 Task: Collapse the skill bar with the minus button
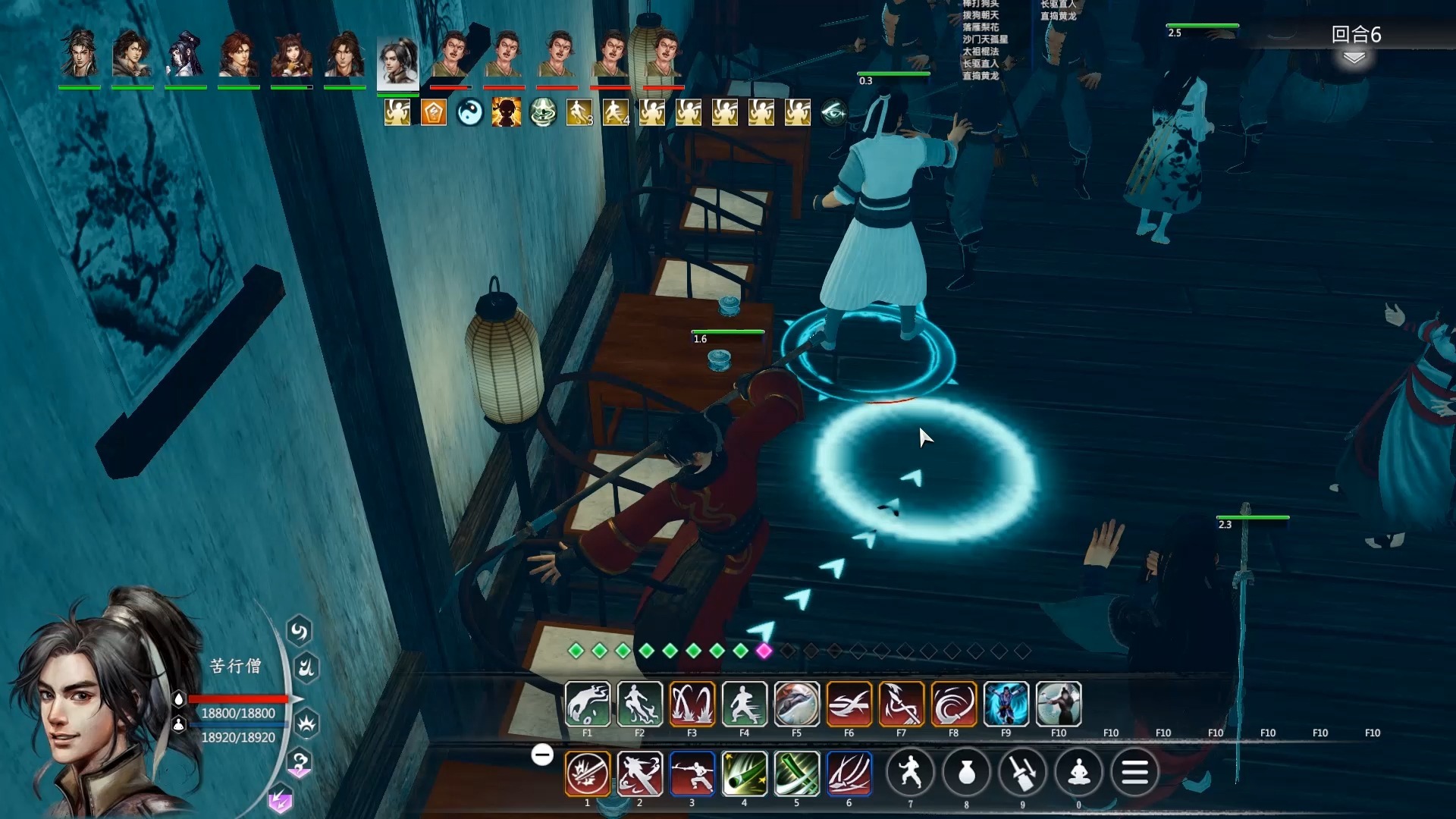542,755
